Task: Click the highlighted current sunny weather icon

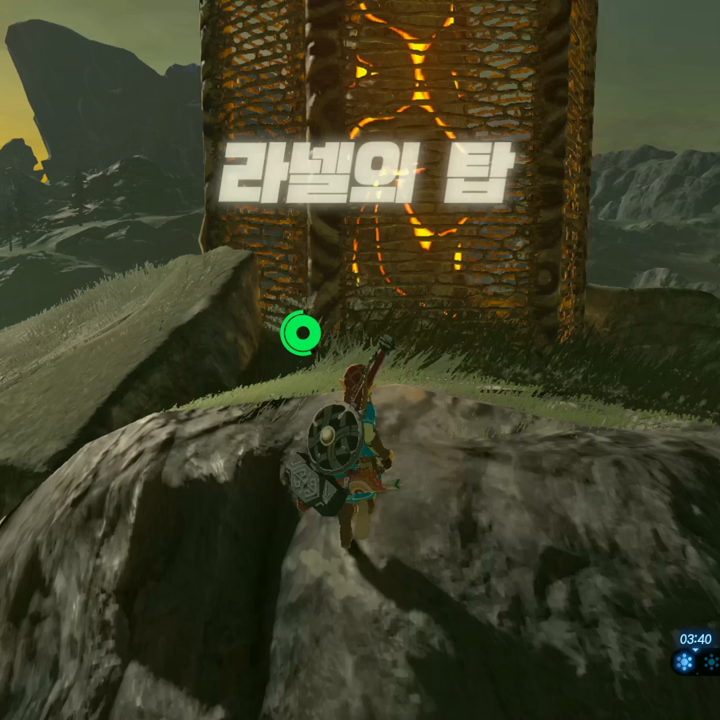Action: coord(685,661)
